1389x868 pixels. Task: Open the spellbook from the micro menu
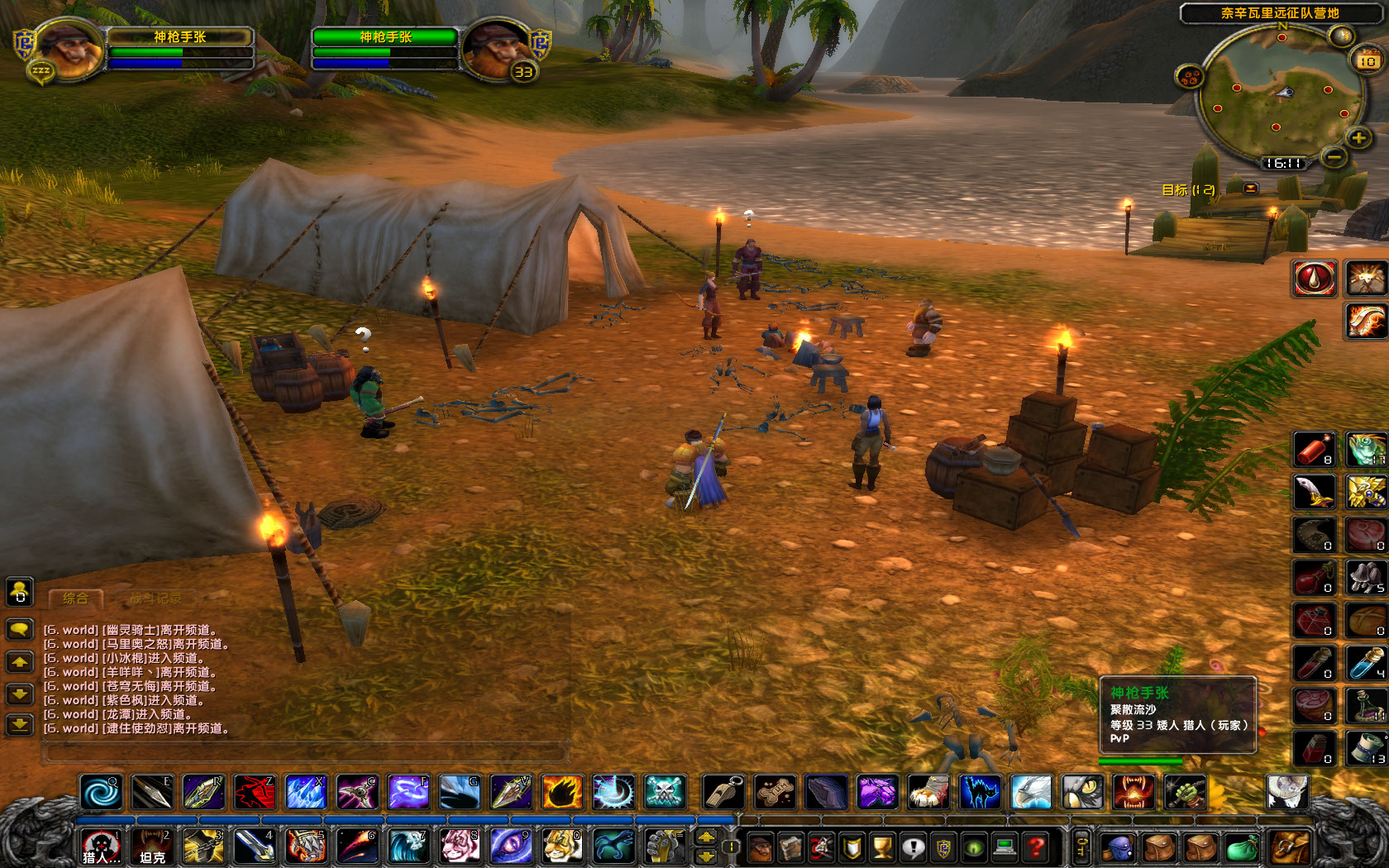pos(791,847)
